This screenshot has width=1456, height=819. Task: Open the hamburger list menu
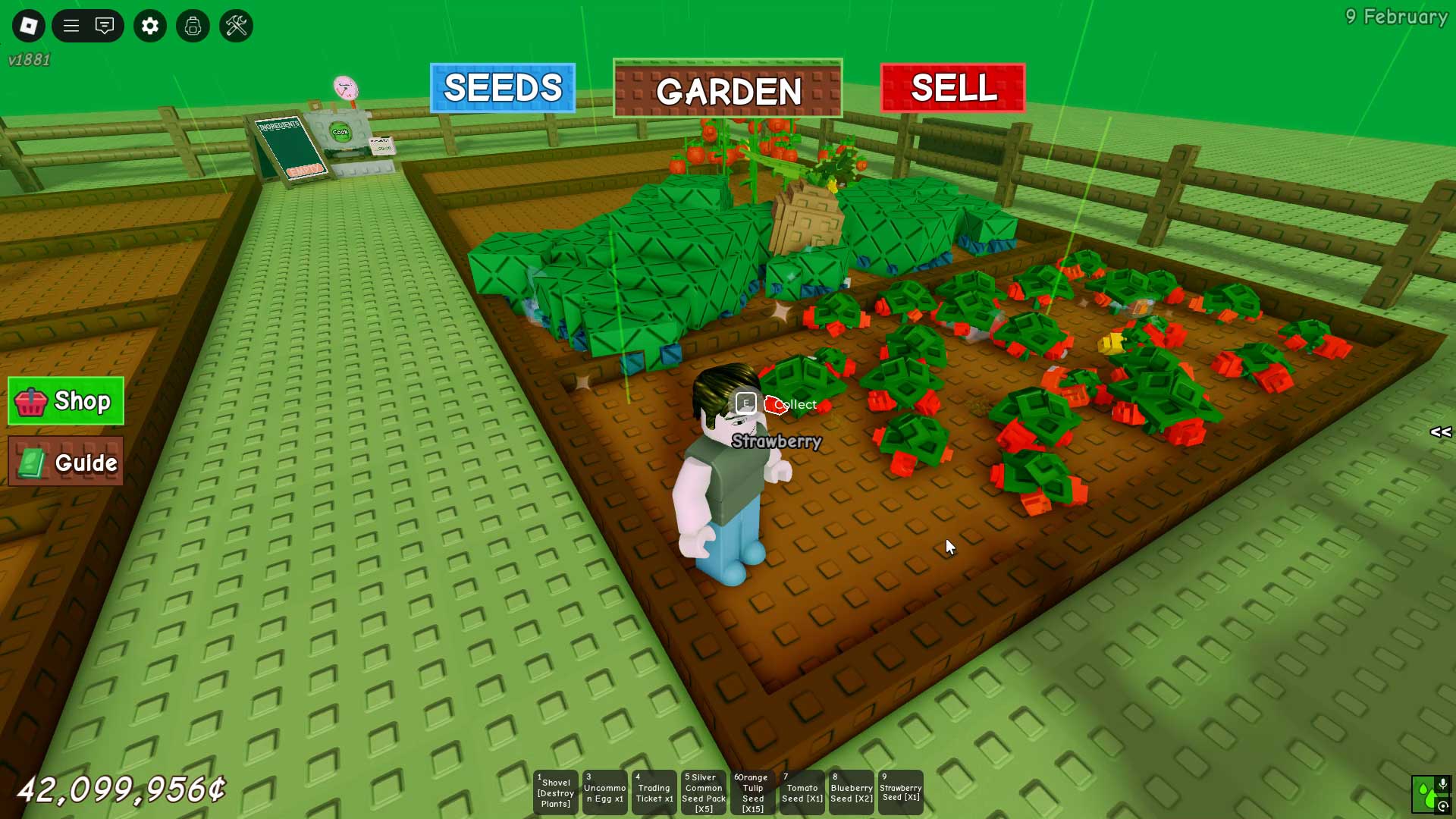[71, 26]
